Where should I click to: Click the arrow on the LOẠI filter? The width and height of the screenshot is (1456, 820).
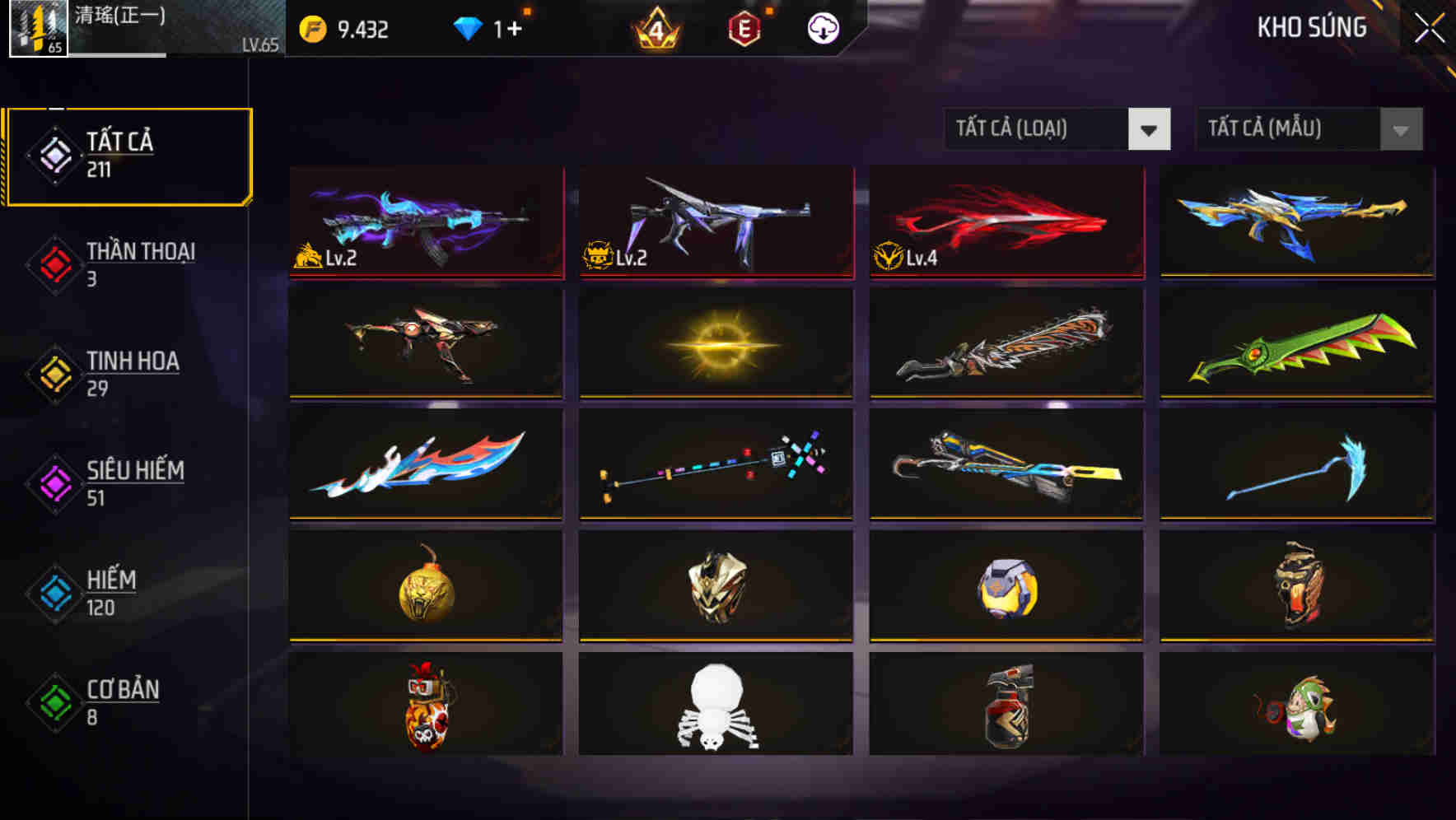coord(1151,129)
